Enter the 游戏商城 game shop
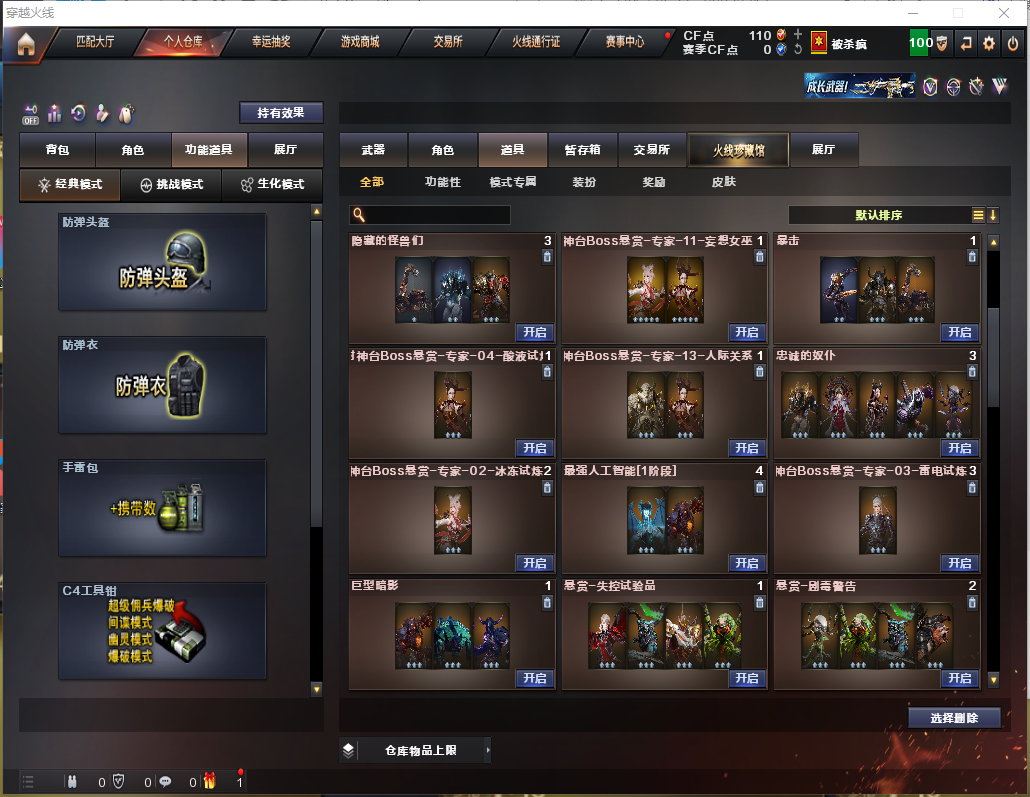Viewport: 1030px width, 797px height. coord(359,43)
